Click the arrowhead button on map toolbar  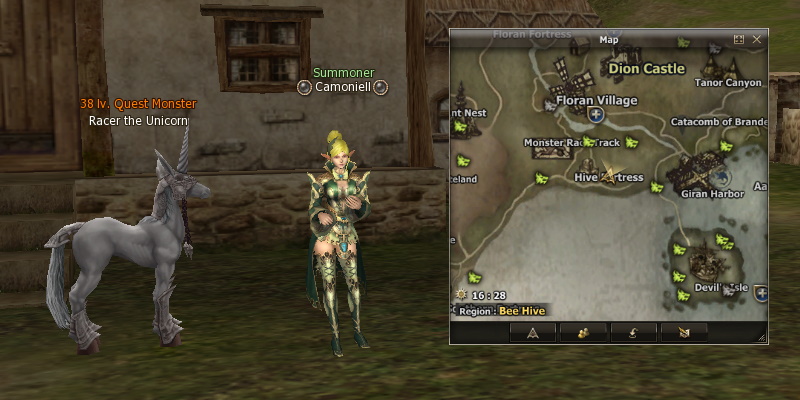532,333
